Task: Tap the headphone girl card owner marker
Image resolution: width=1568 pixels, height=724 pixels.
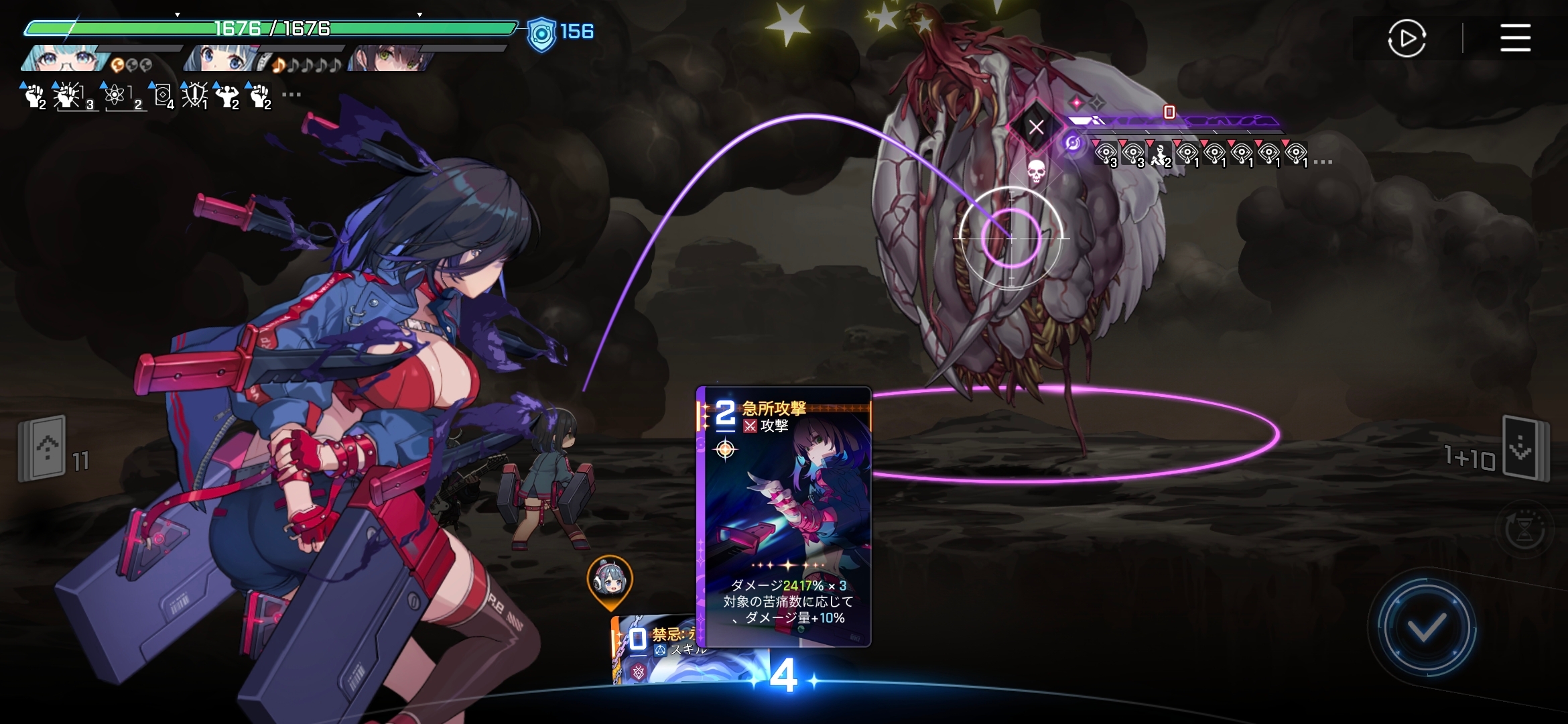Action: pyautogui.click(x=610, y=581)
